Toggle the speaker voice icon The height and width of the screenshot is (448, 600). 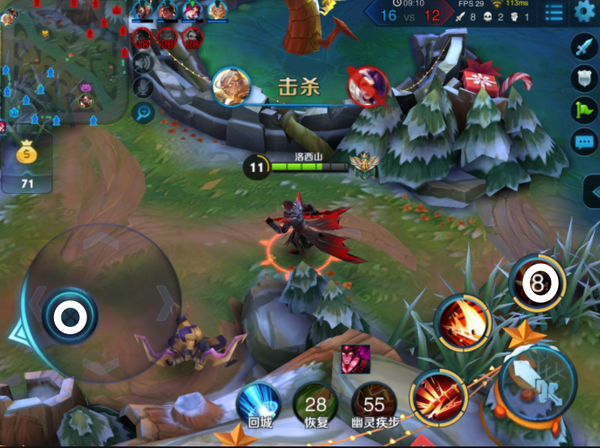(x=142, y=64)
